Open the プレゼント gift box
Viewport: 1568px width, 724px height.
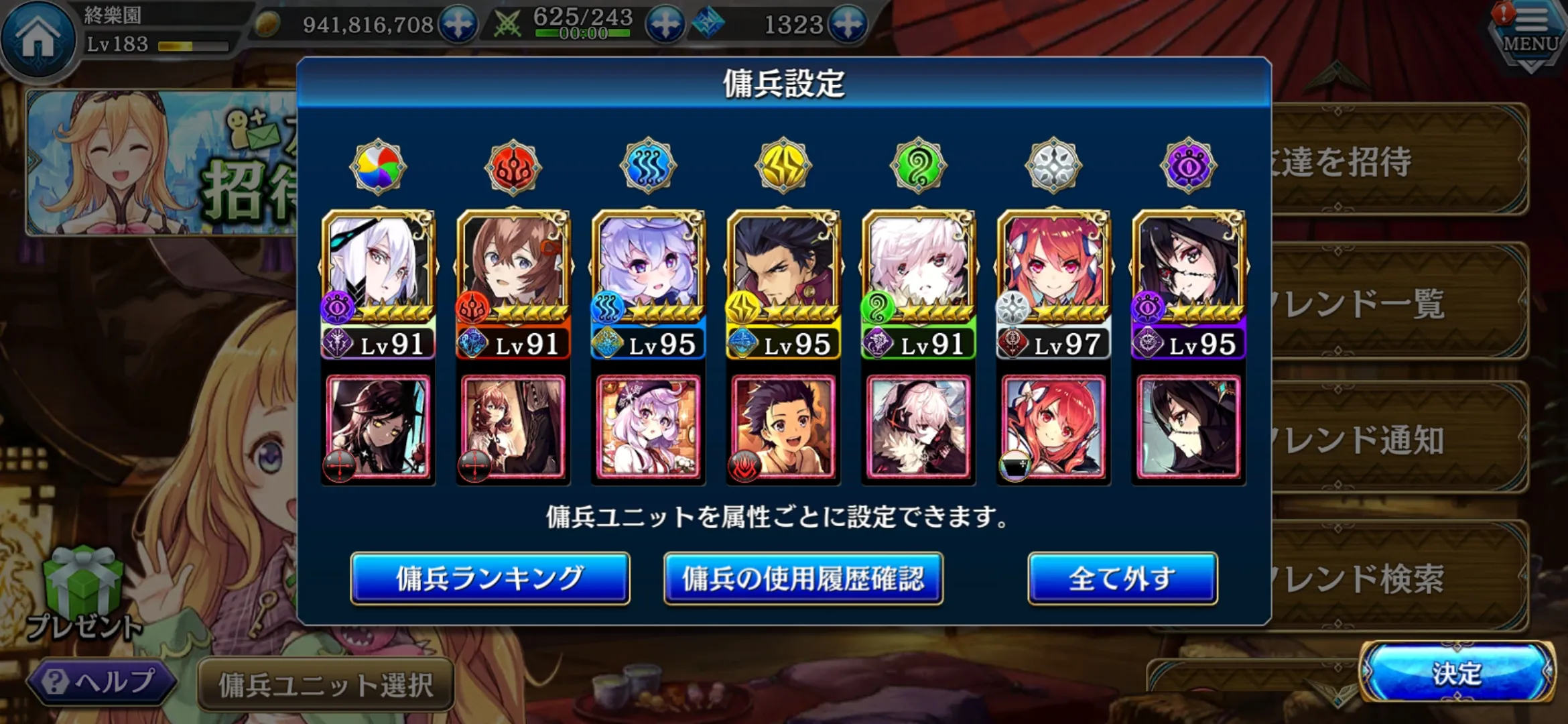[x=84, y=590]
